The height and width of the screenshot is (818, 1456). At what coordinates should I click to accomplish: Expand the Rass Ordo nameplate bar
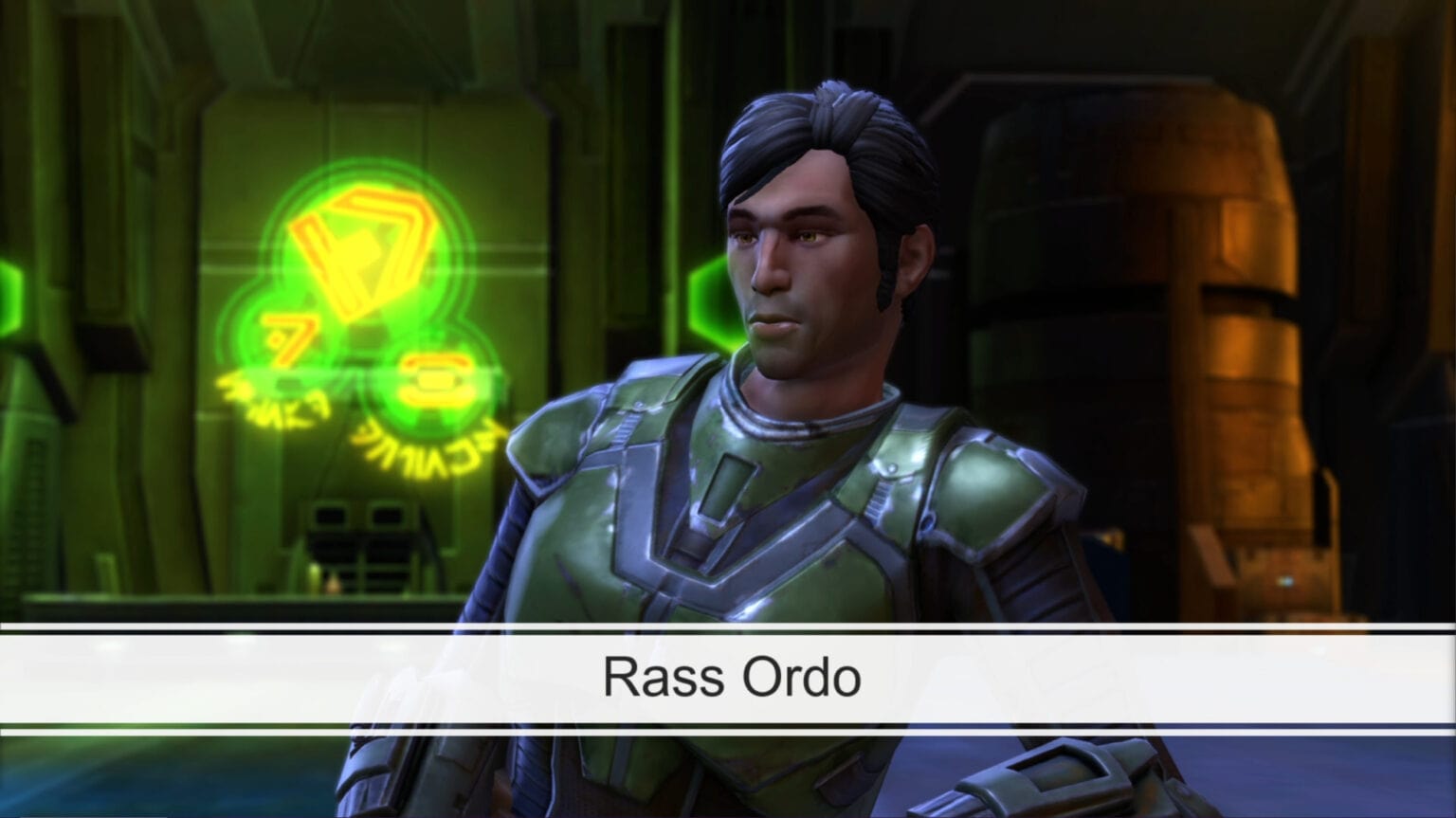[x=728, y=676]
